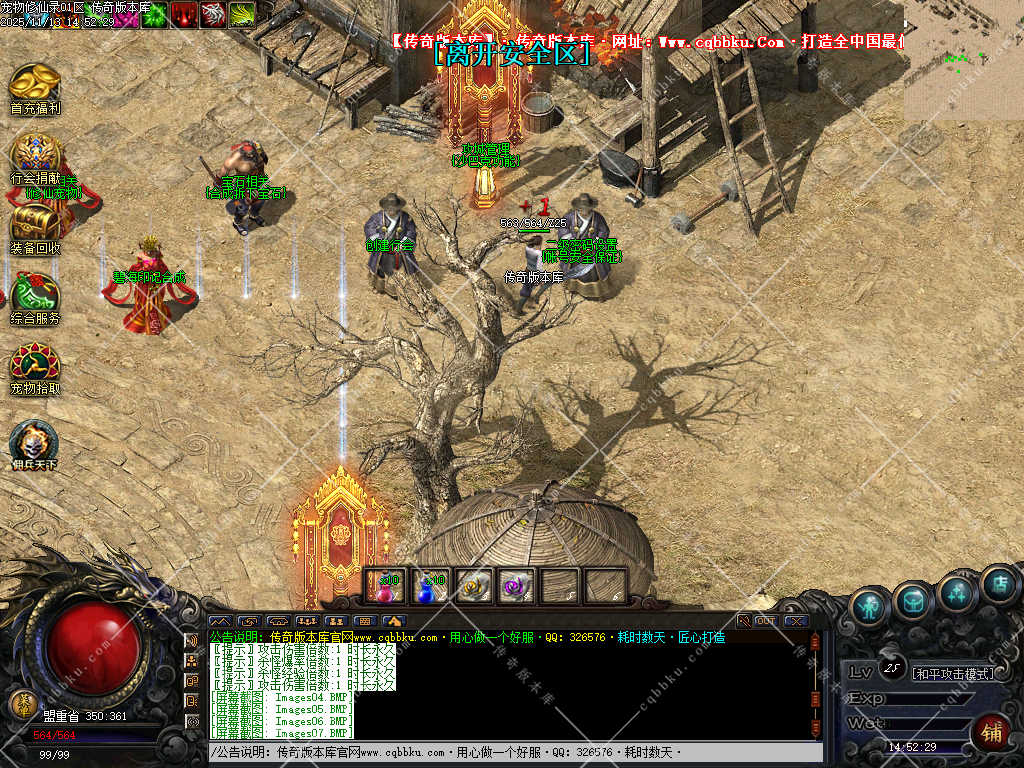Use the golden scroll hotbar slot
The height and width of the screenshot is (768, 1024).
click(x=472, y=587)
